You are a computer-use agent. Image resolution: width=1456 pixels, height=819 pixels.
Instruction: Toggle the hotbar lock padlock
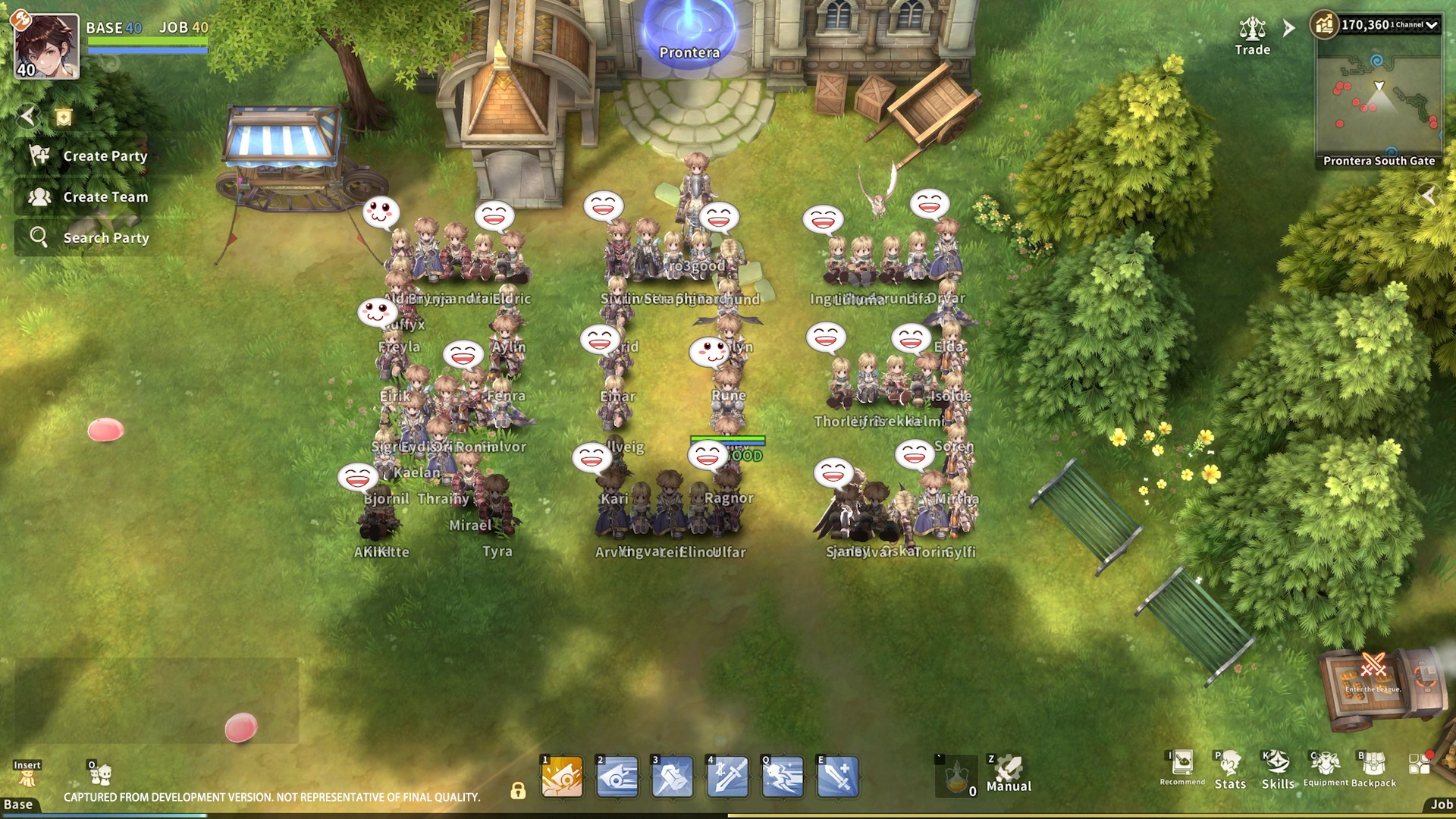click(x=519, y=791)
